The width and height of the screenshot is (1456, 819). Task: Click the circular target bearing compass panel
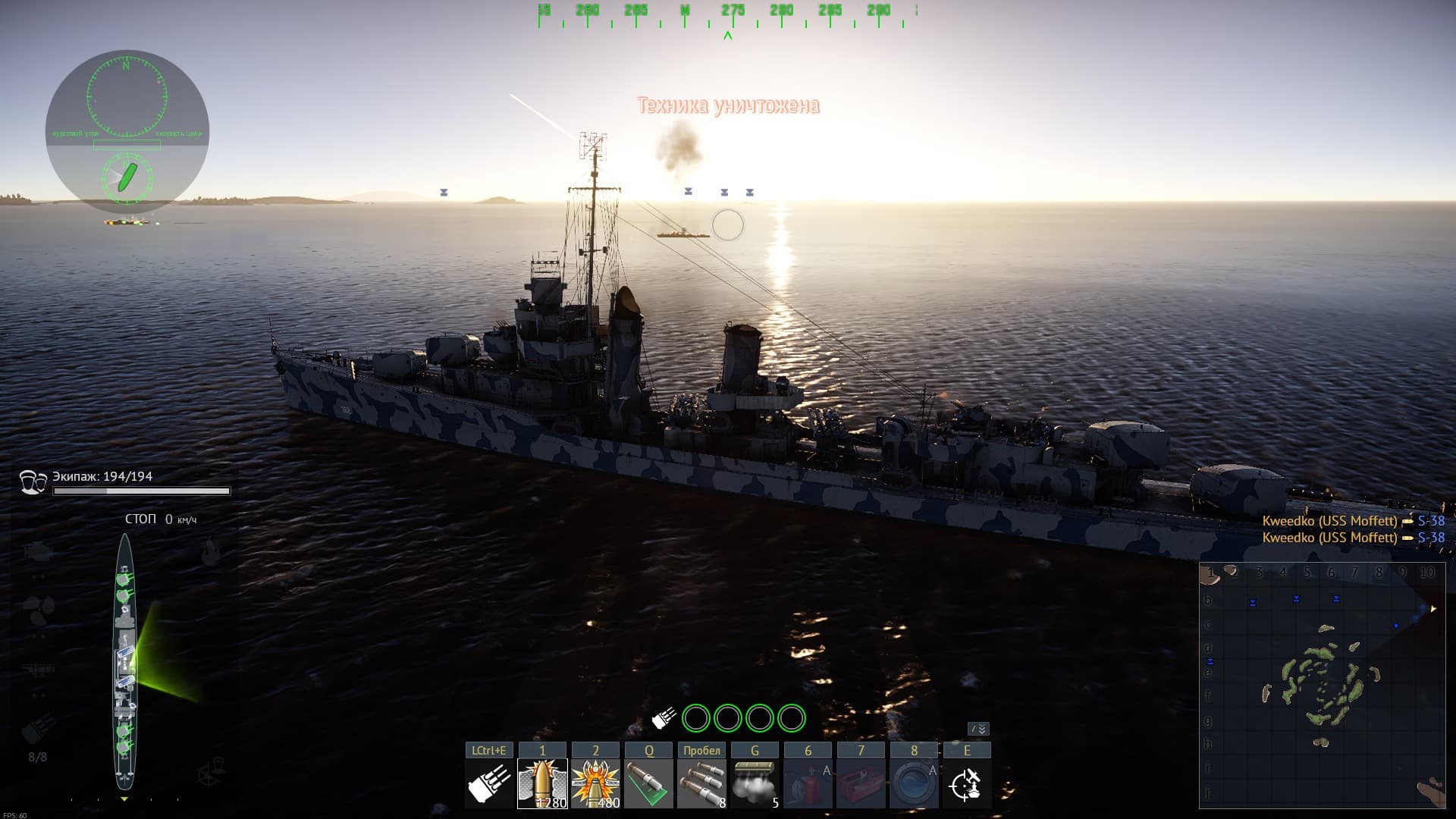[127, 130]
